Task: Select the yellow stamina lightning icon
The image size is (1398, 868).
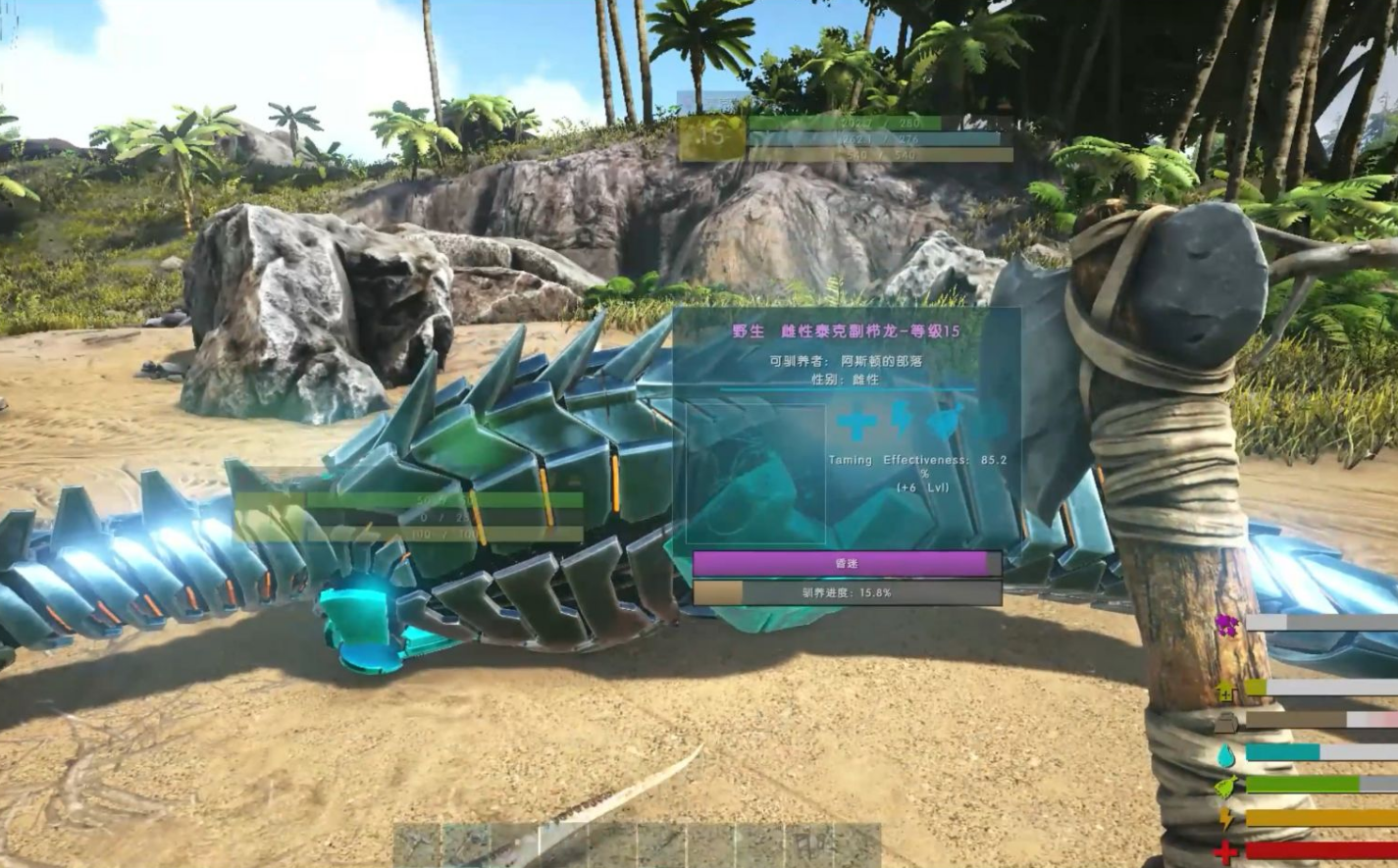Action: click(x=1226, y=818)
